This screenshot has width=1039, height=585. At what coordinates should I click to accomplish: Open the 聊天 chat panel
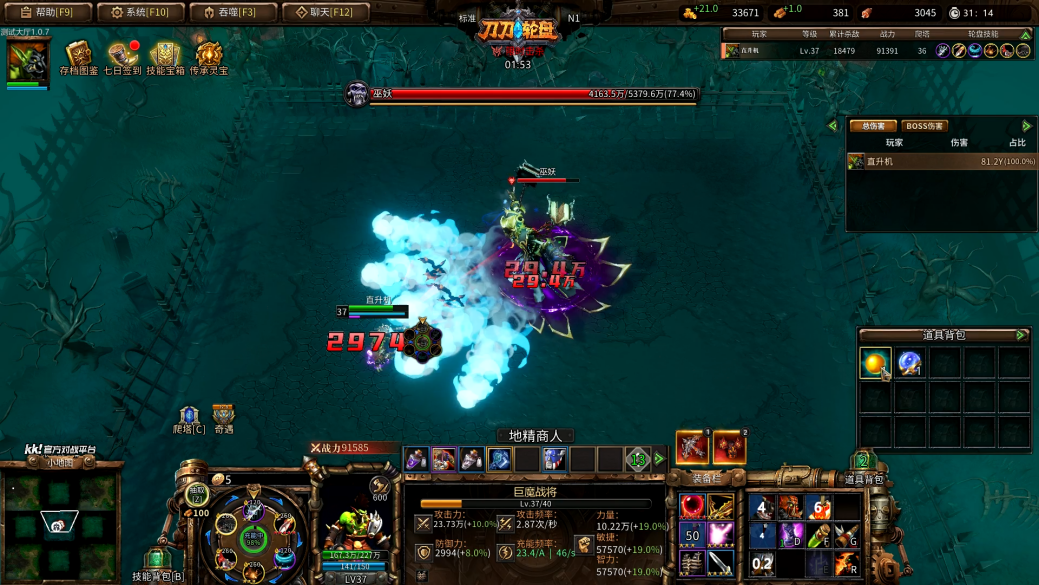pyautogui.click(x=326, y=13)
